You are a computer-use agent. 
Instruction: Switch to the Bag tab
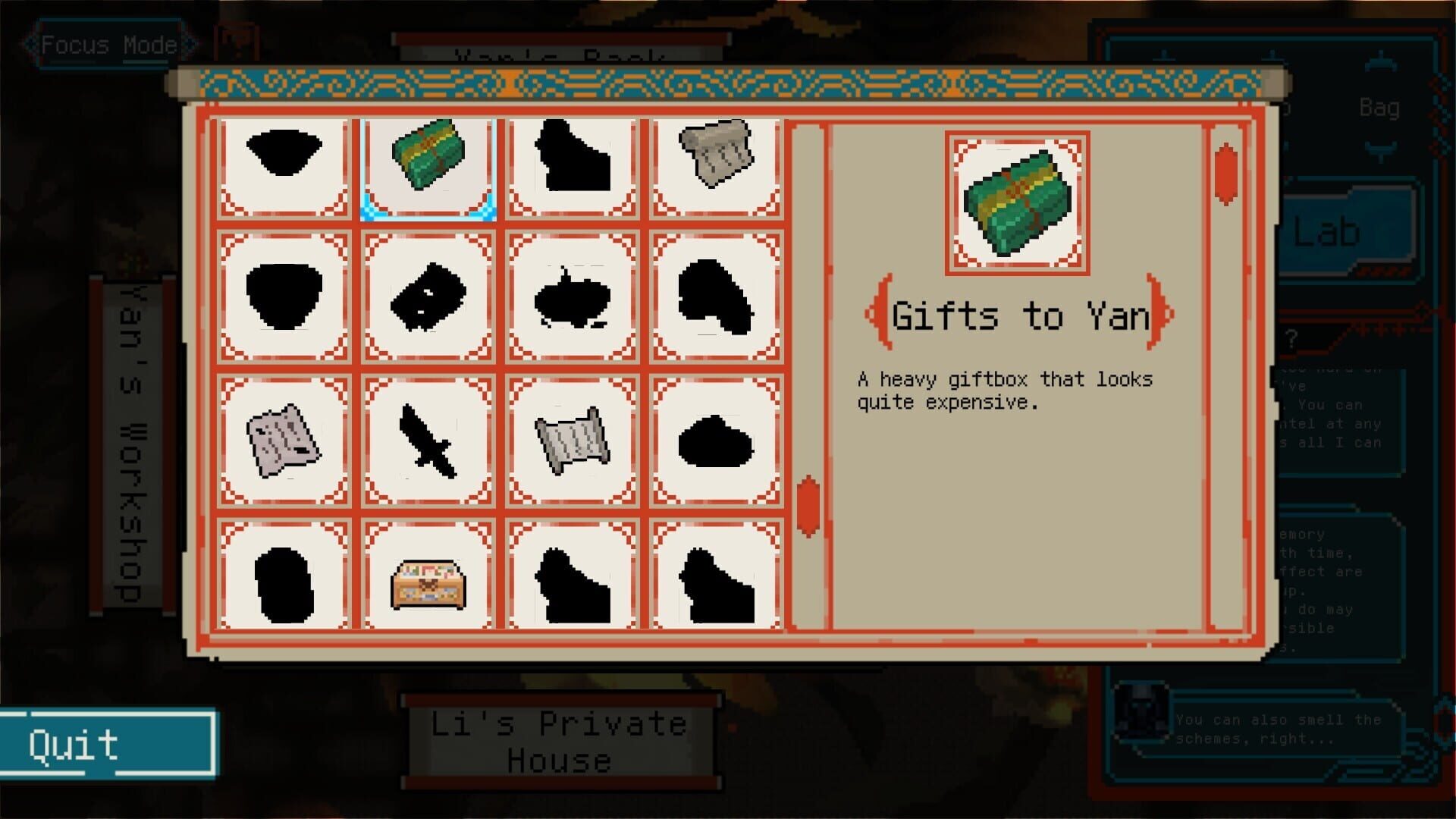pos(1380,108)
